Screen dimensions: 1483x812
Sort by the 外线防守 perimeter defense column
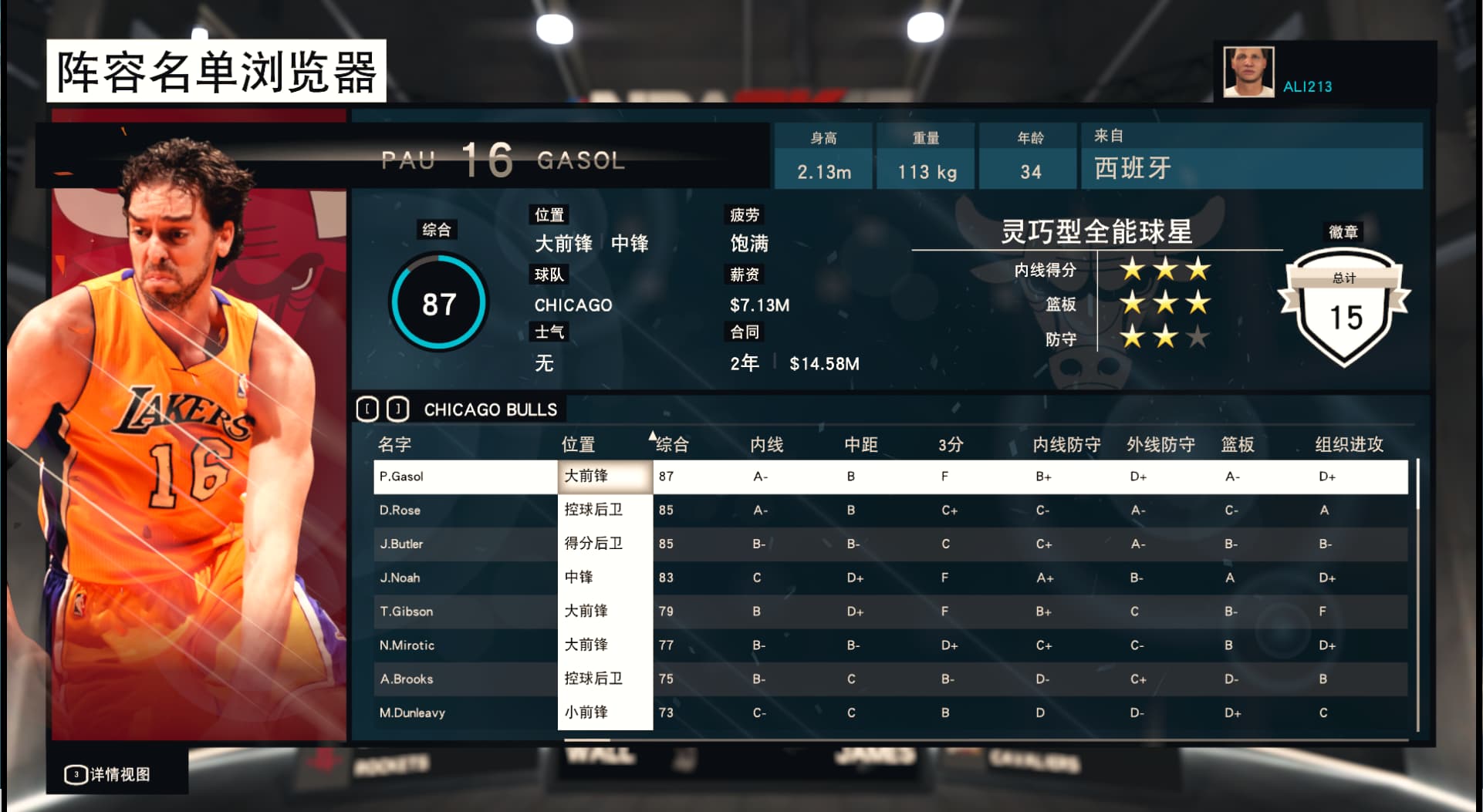coord(1160,444)
